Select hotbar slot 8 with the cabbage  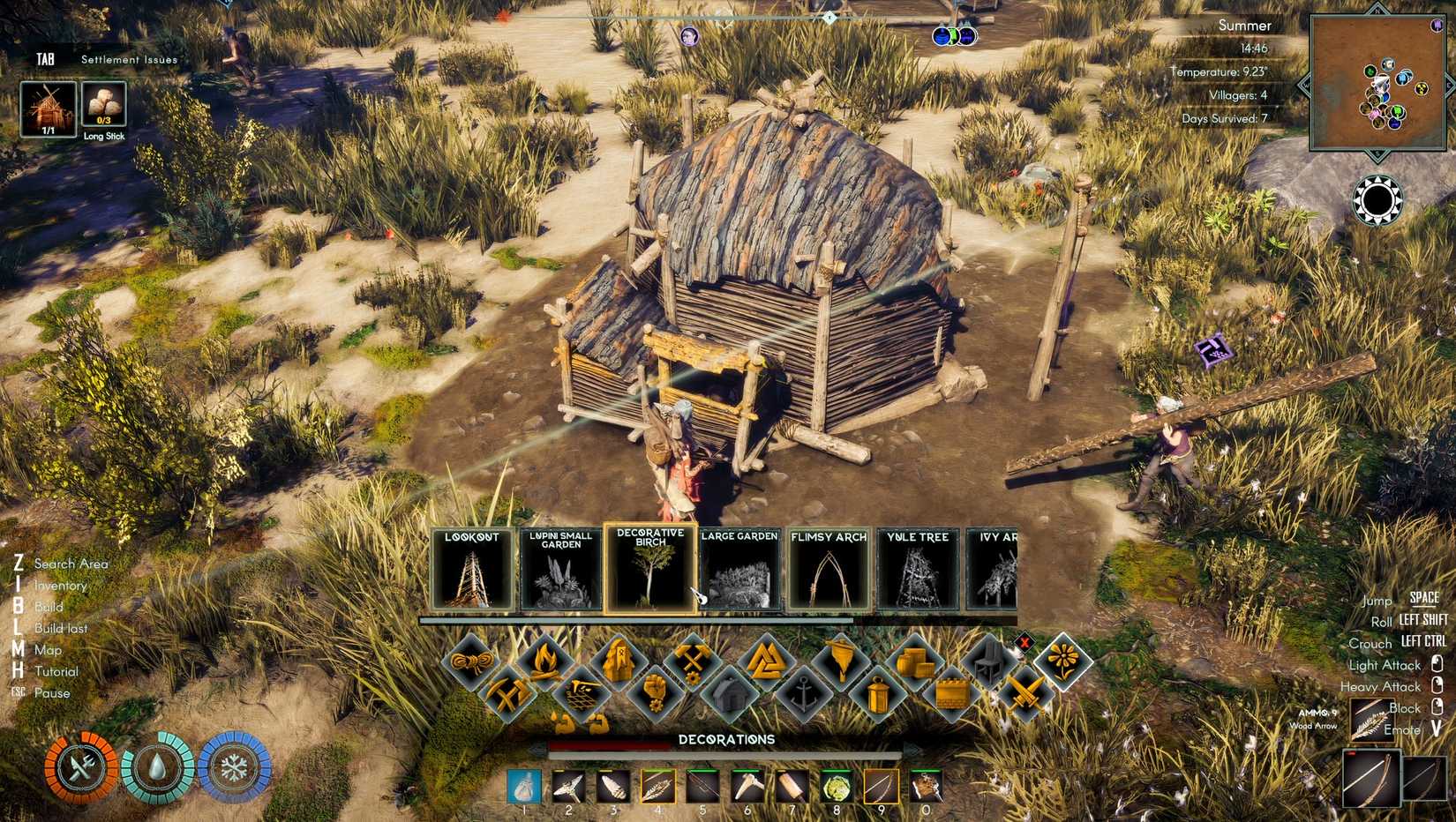[x=834, y=784]
